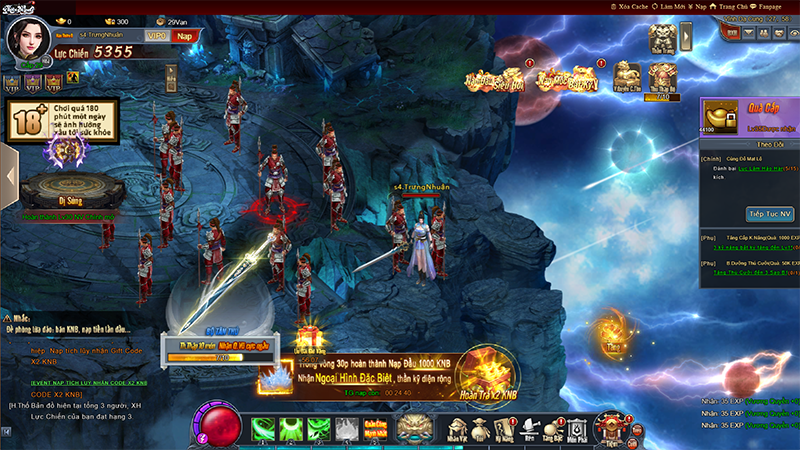This screenshot has width=800, height=450.
Task: Open the player character portrait
Action: pyautogui.click(x=28, y=38)
